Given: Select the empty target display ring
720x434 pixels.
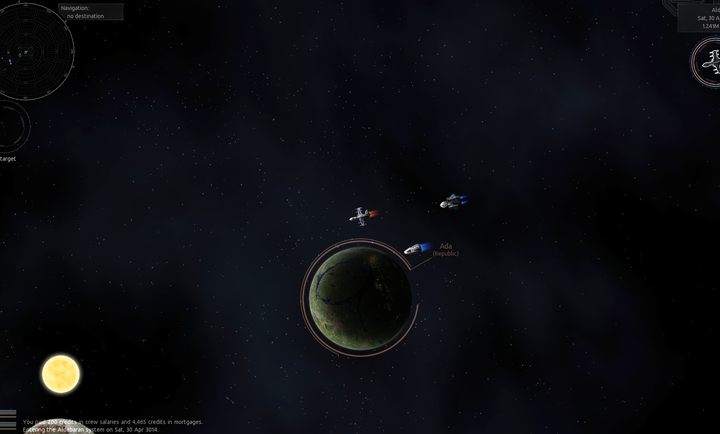Looking at the screenshot, I should [10, 127].
